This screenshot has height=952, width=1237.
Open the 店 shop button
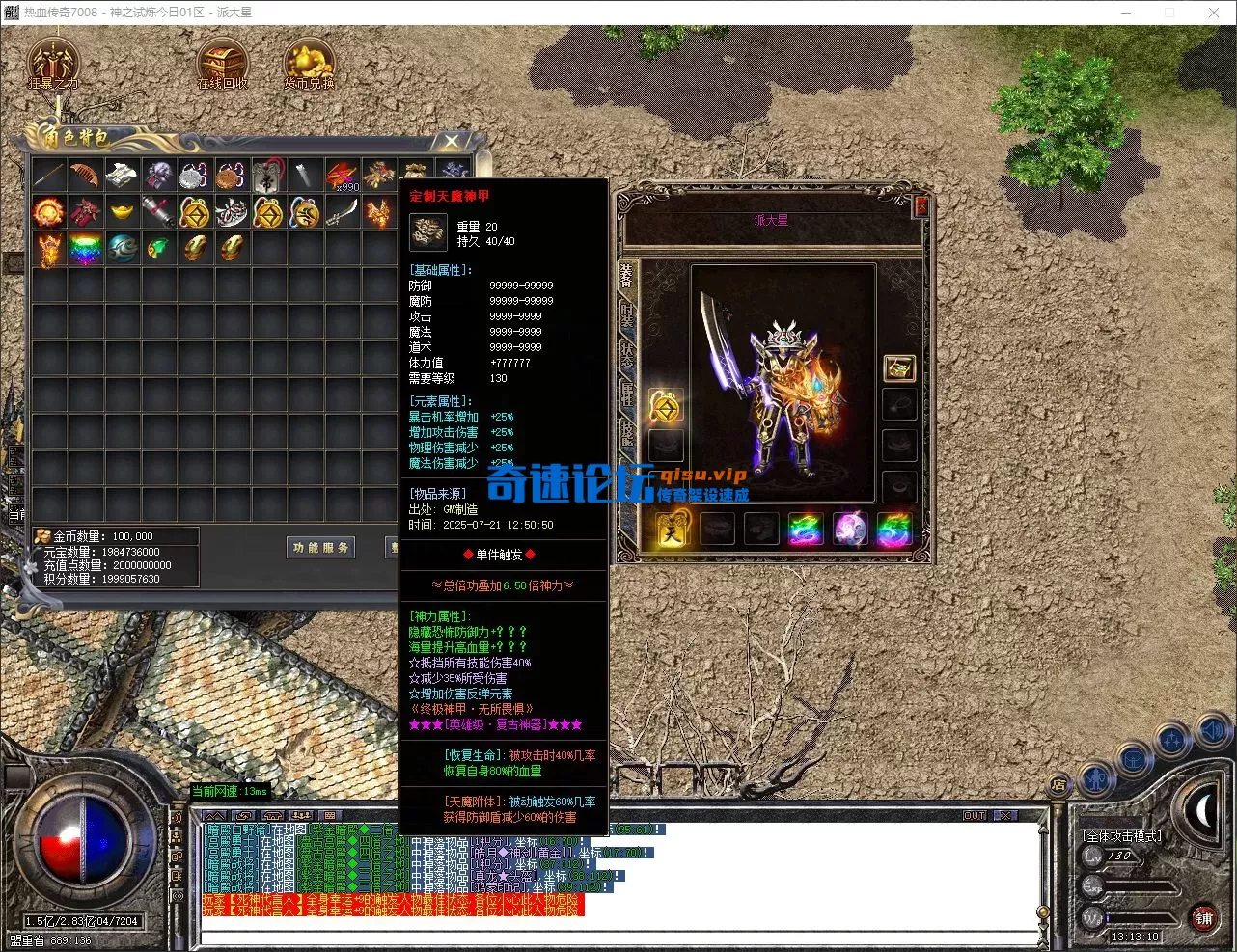(1058, 784)
